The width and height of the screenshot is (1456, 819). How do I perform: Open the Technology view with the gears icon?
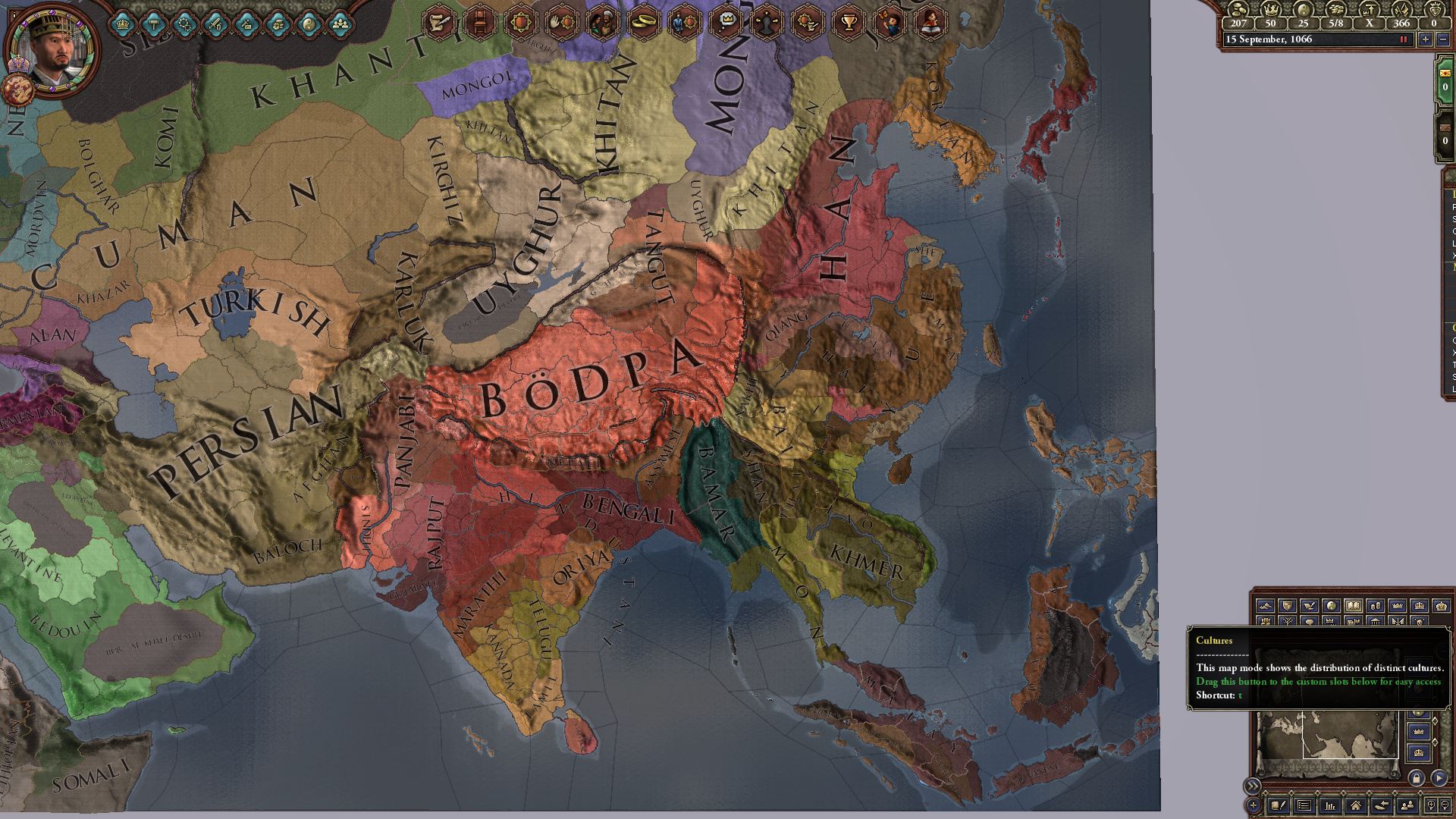tap(184, 25)
